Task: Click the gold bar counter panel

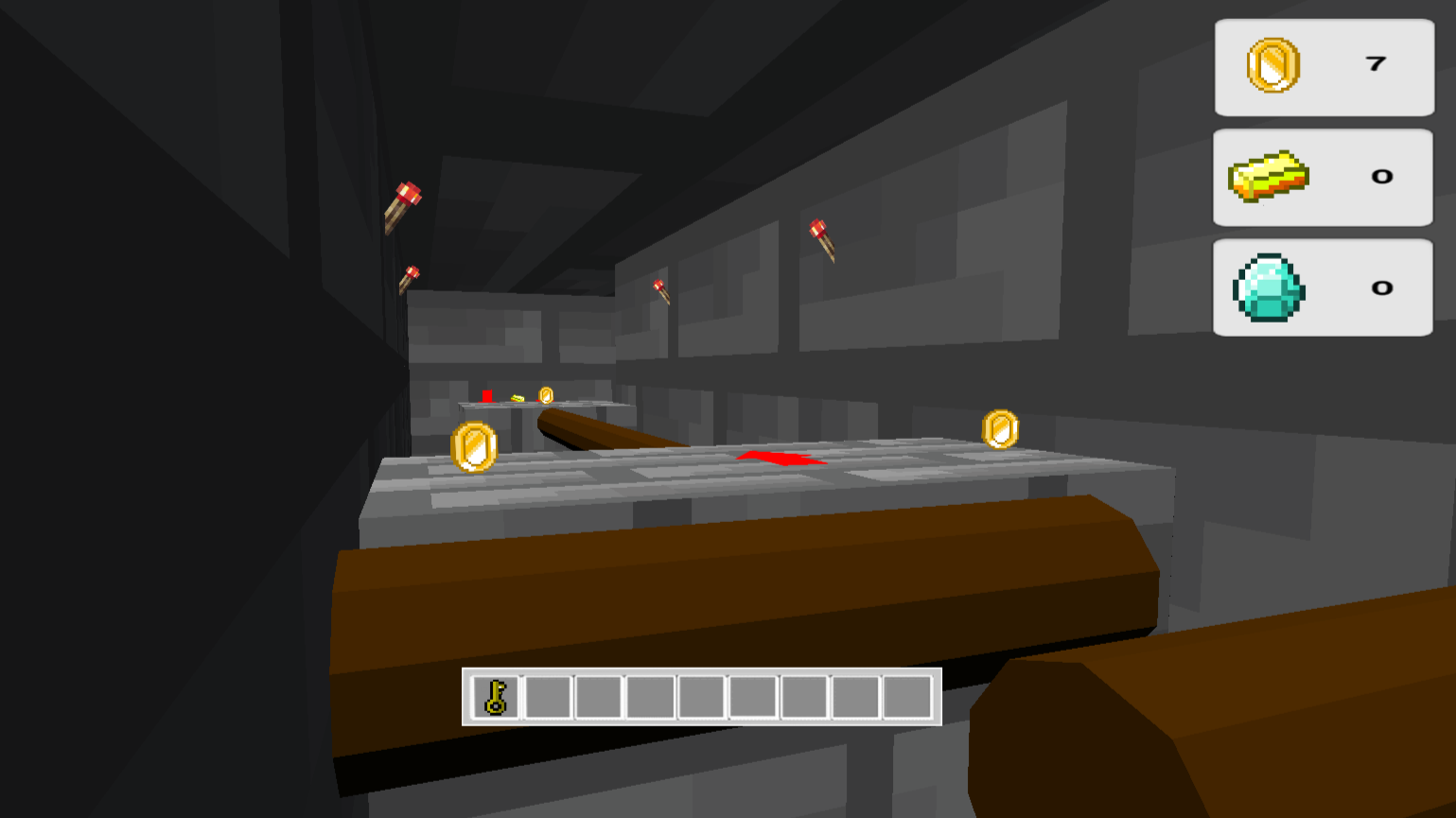Action: [x=1322, y=176]
